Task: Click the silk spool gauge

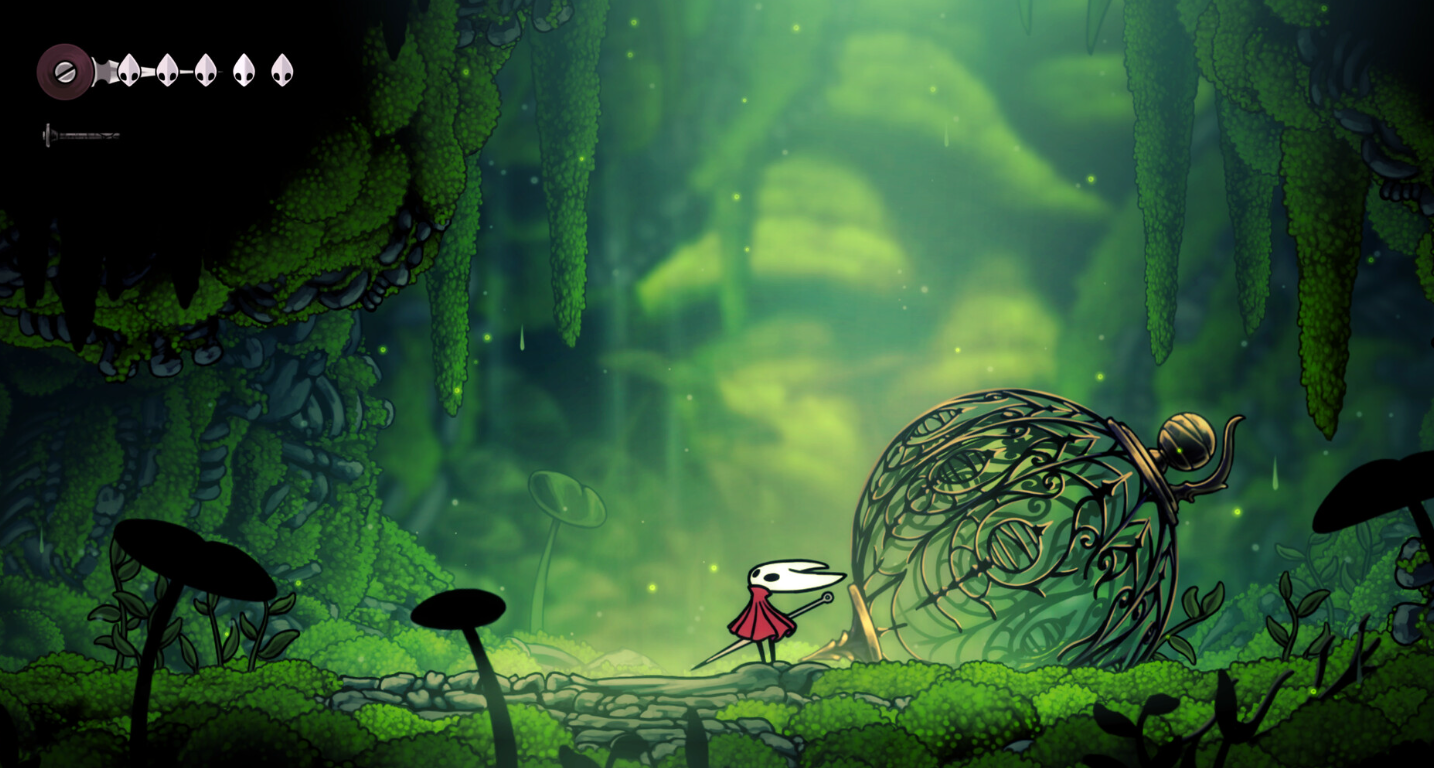Action: tap(64, 72)
